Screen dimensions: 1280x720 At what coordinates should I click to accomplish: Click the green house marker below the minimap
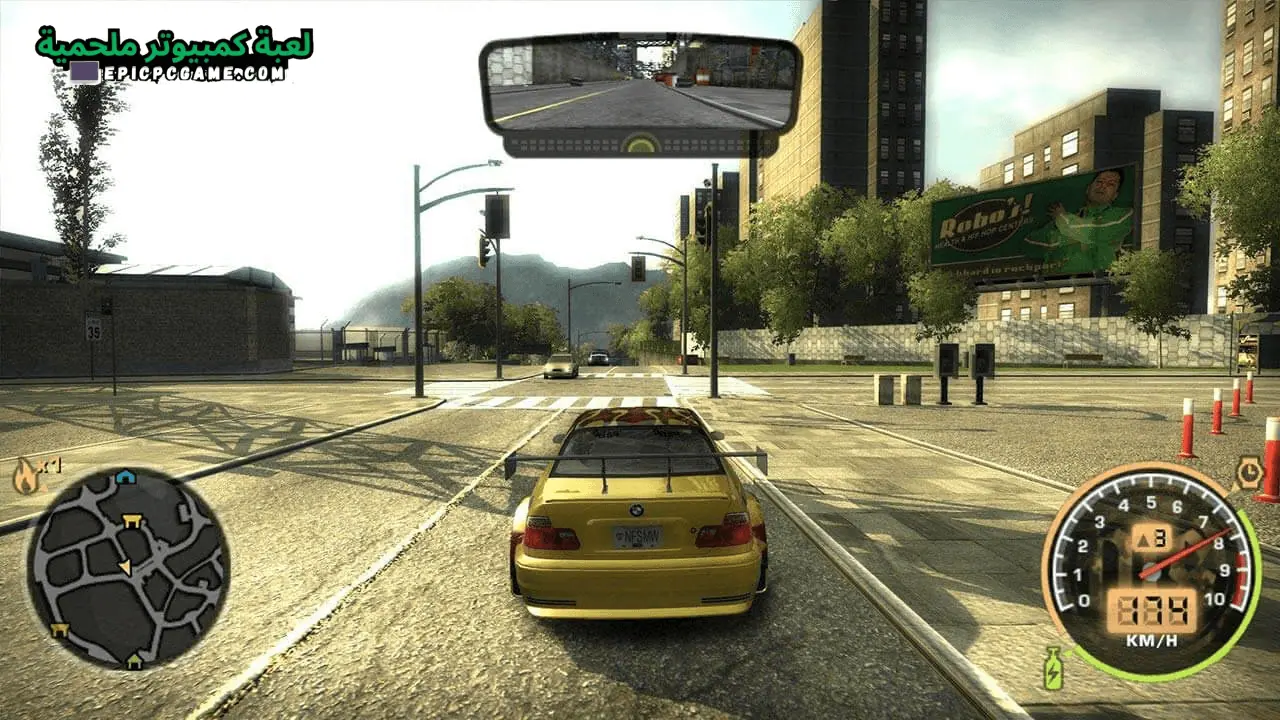134,660
